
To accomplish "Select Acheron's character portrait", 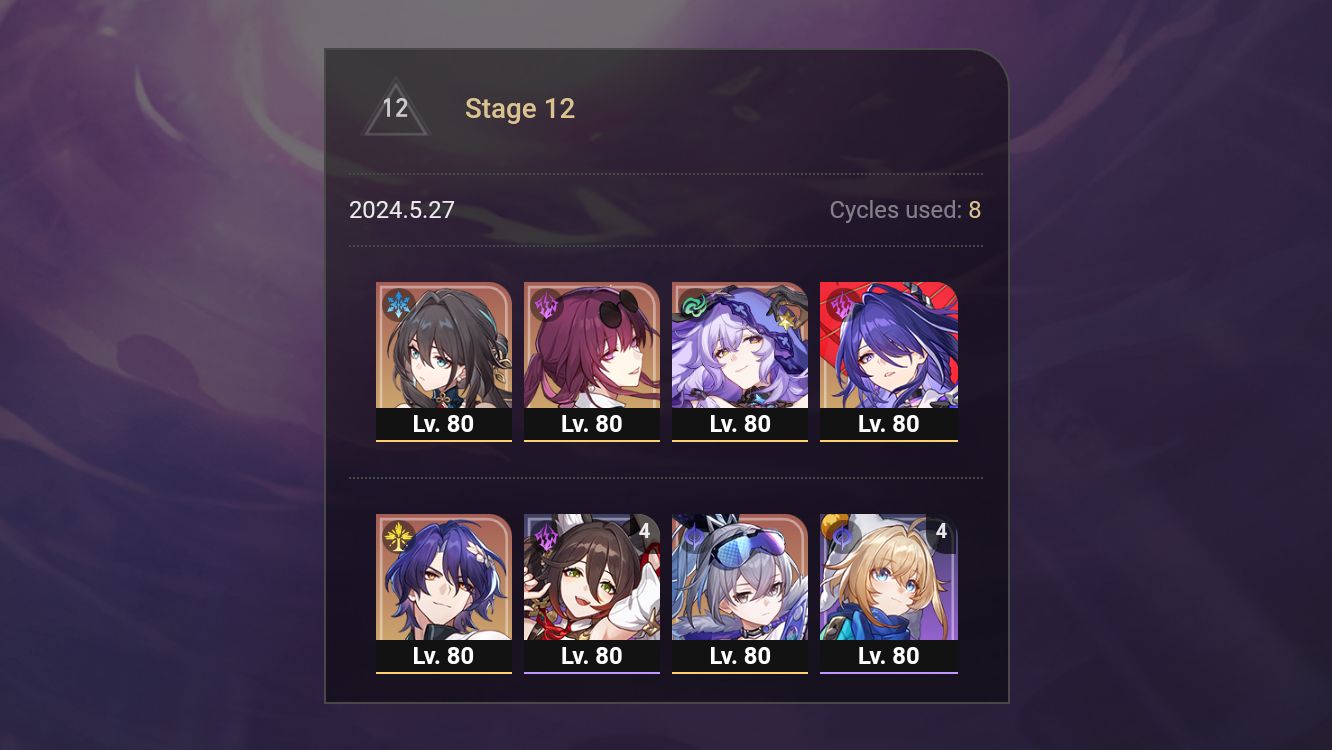I will pyautogui.click(x=889, y=345).
